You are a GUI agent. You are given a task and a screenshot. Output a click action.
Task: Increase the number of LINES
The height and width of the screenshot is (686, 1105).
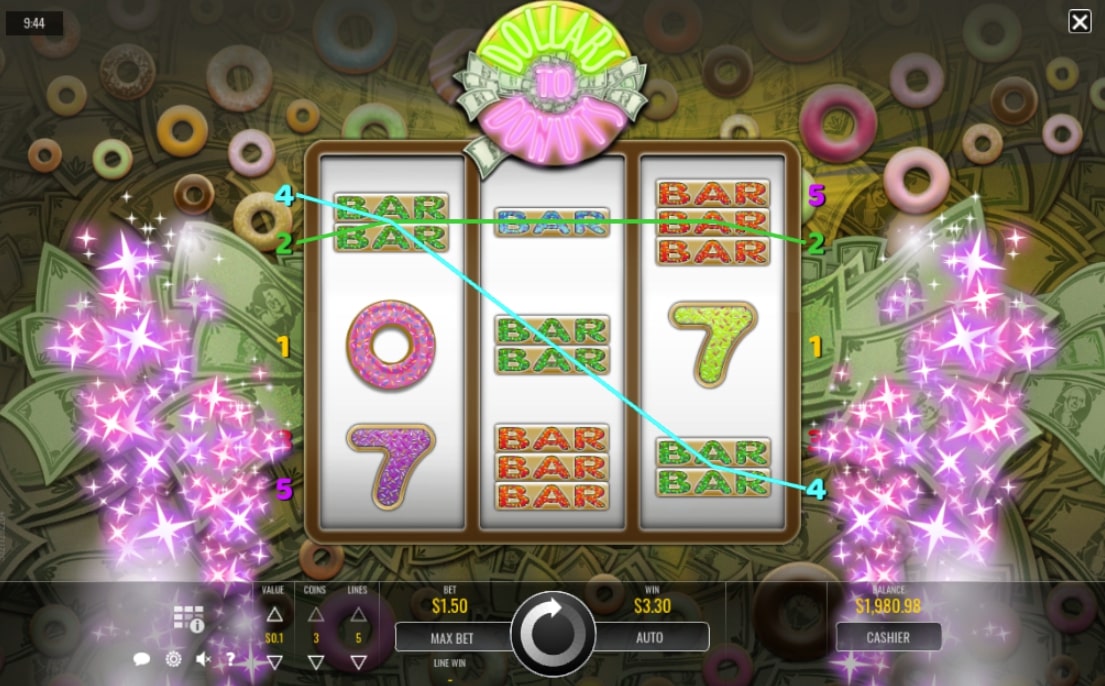(357, 614)
